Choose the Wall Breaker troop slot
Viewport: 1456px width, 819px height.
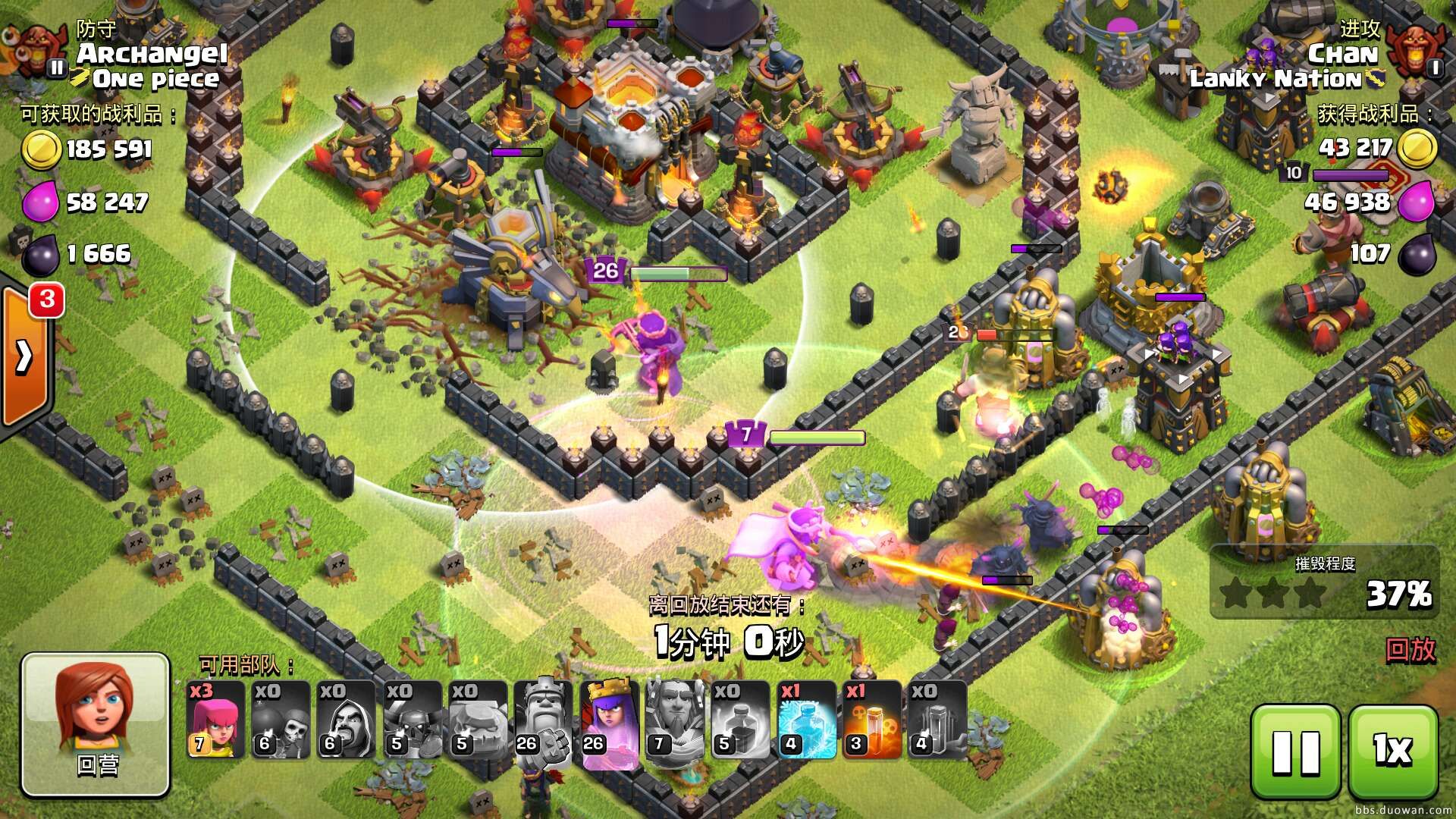point(281,720)
